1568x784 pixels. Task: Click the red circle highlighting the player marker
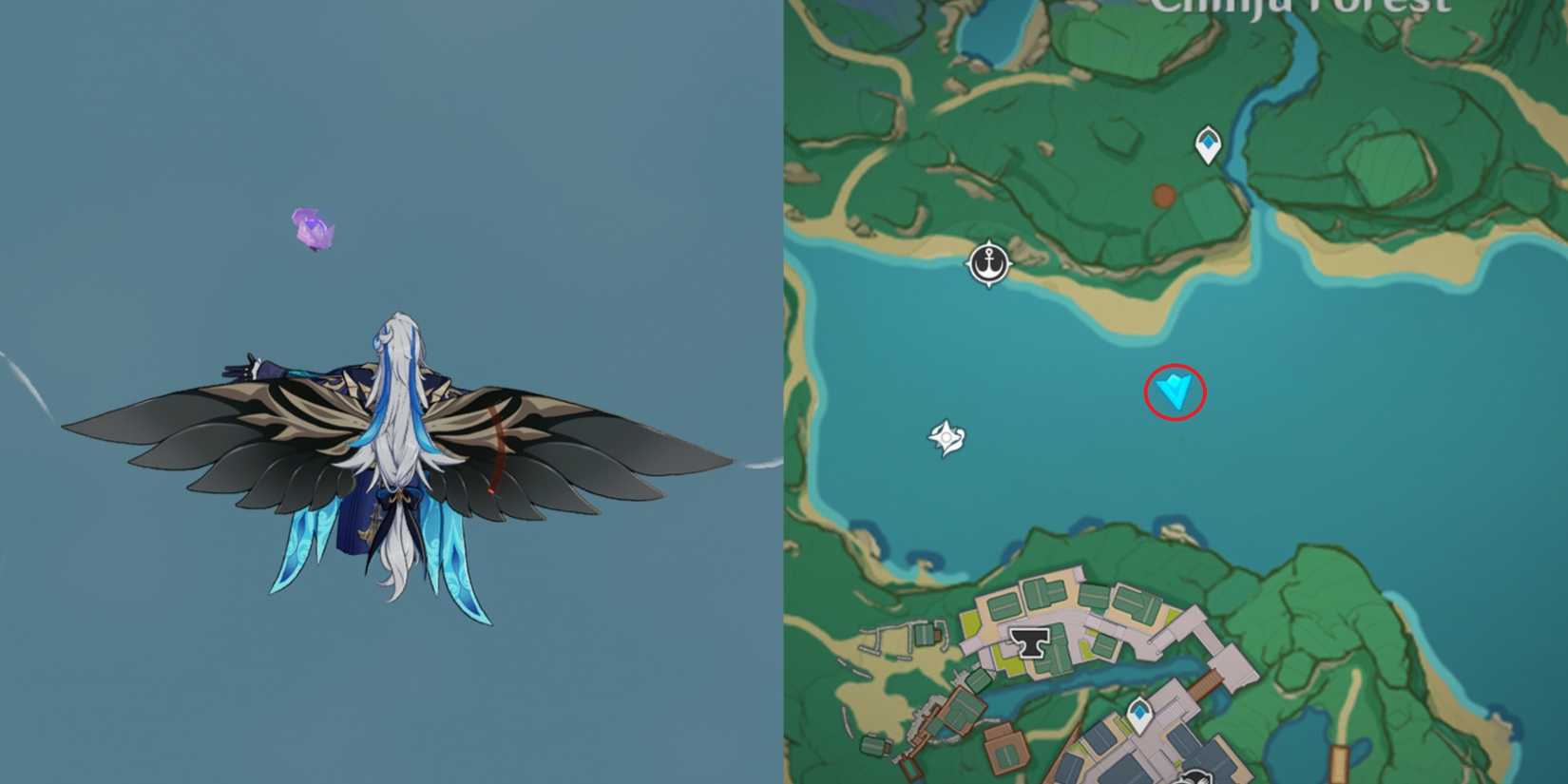(1175, 392)
